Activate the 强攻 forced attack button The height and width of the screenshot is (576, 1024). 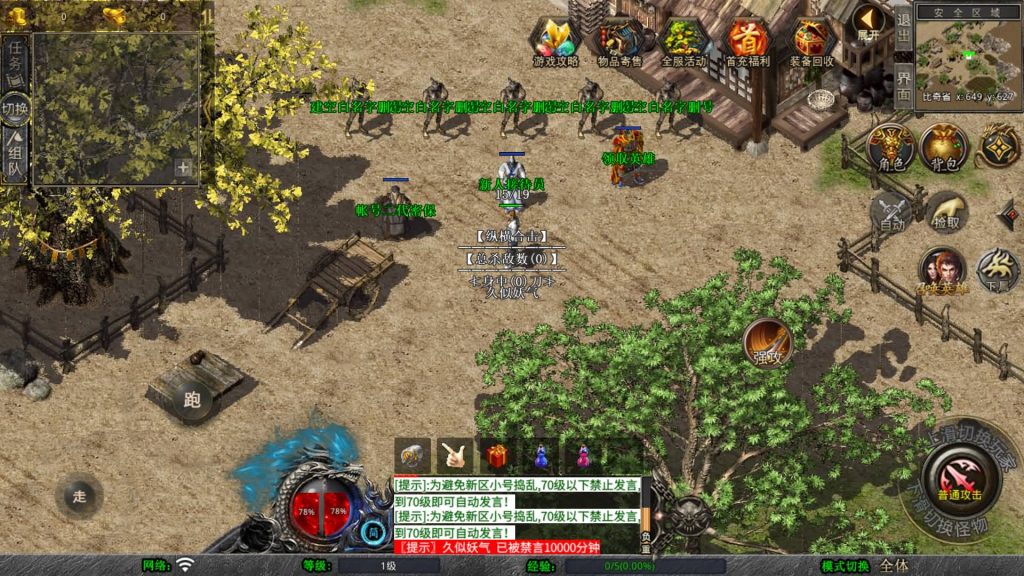tap(768, 343)
